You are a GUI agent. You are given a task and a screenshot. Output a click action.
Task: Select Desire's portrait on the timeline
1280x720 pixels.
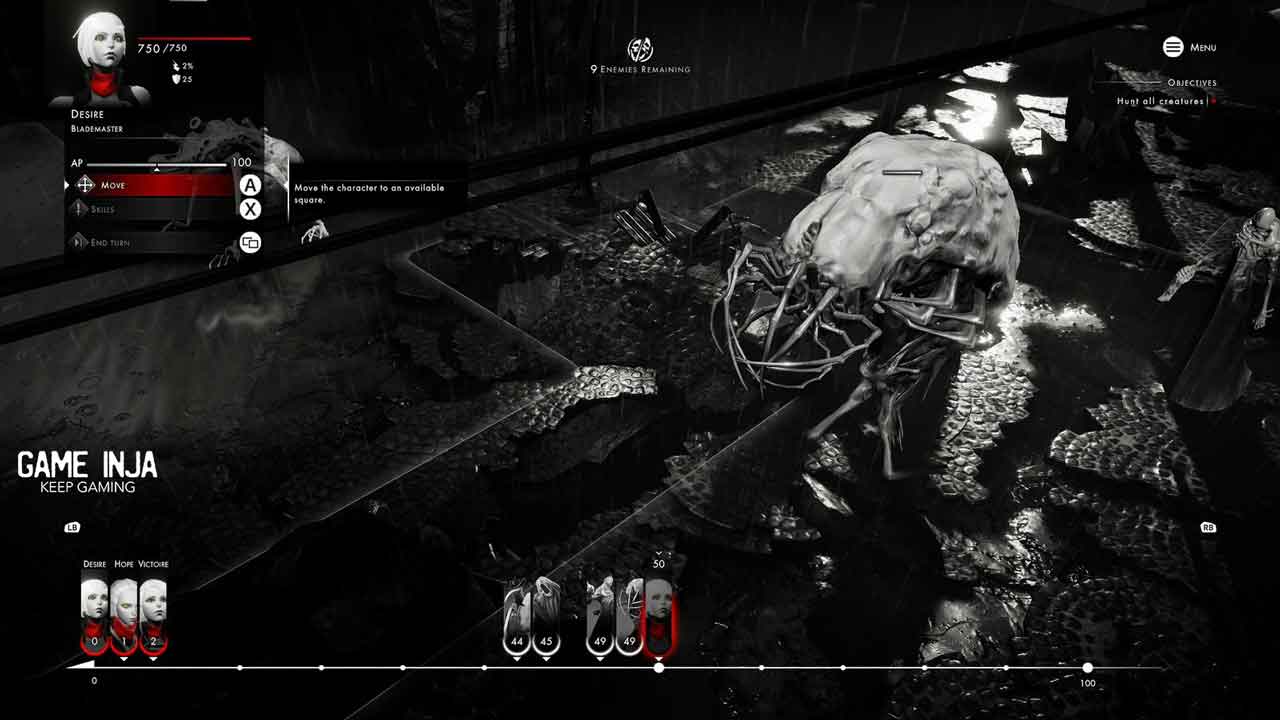(x=95, y=612)
